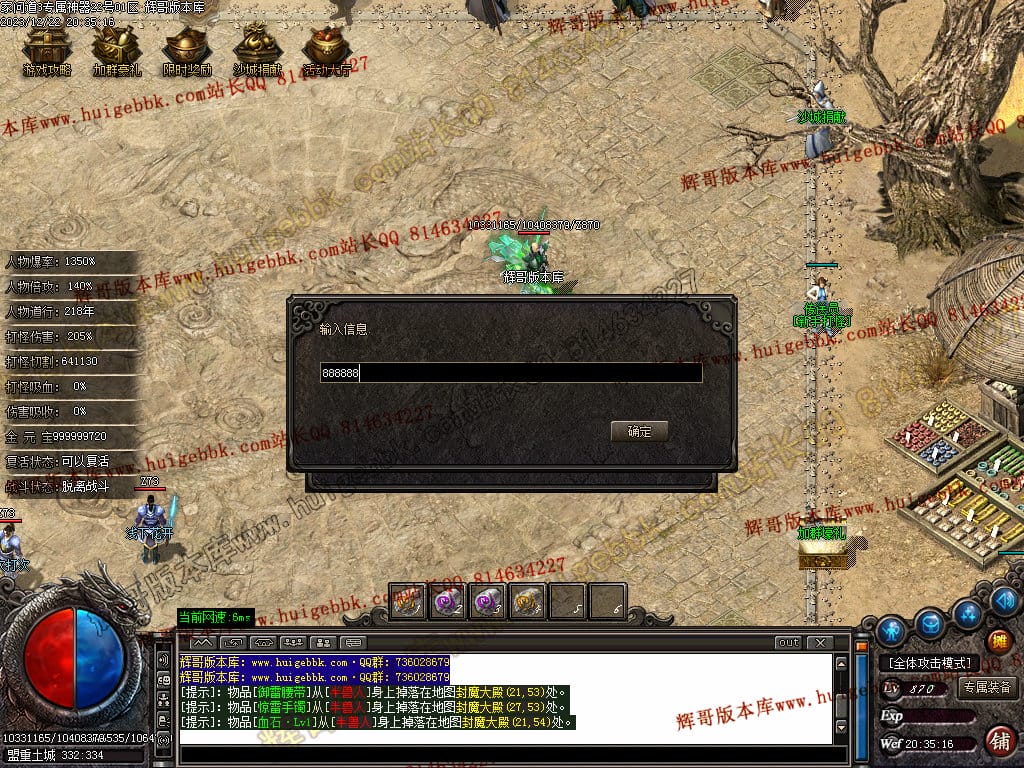Viewport: 1024px width, 768px height.
Task: Open the 限时奖励 timed rewards icon
Action: 186,50
